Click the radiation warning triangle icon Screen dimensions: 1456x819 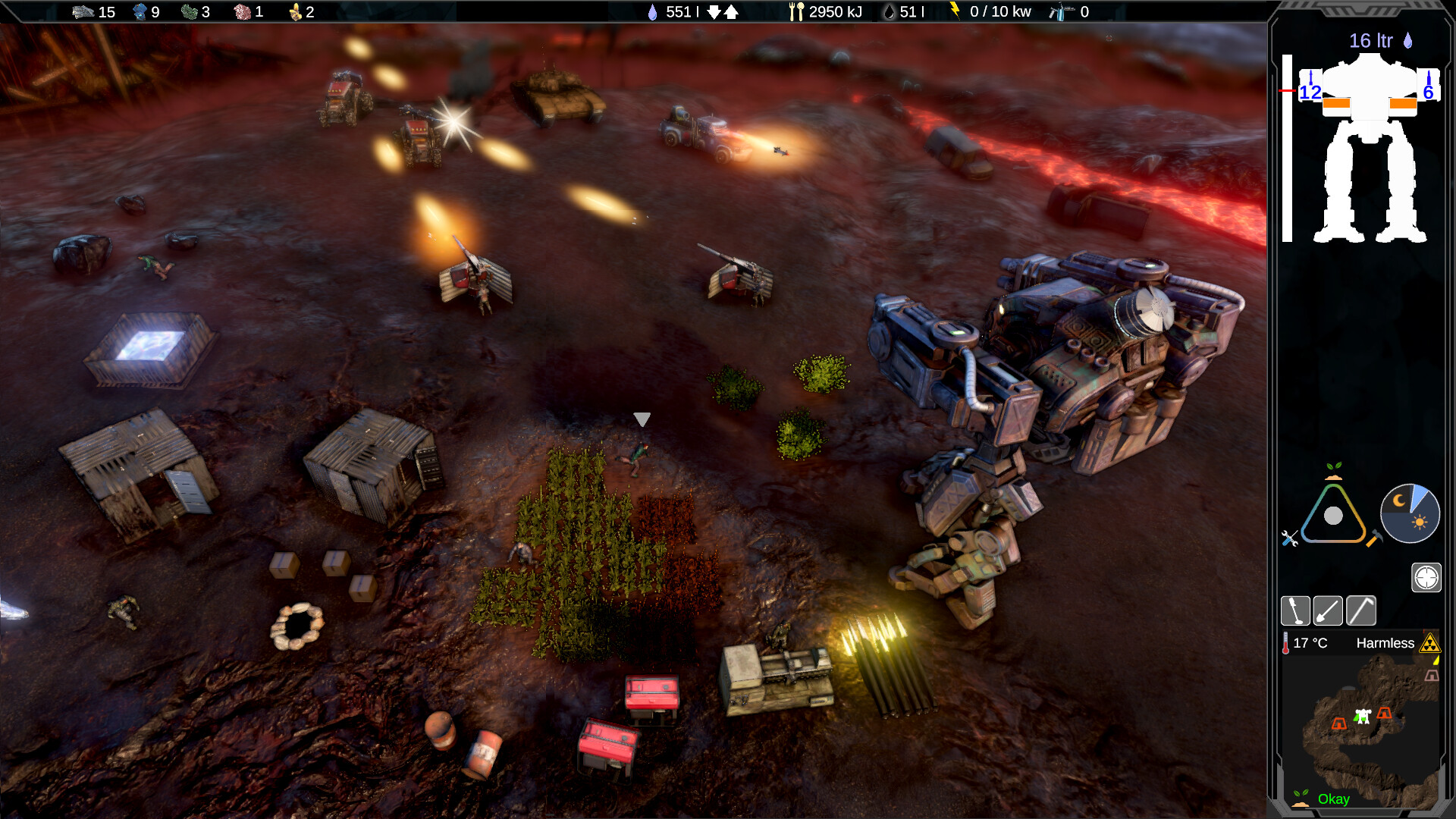[x=1430, y=645]
